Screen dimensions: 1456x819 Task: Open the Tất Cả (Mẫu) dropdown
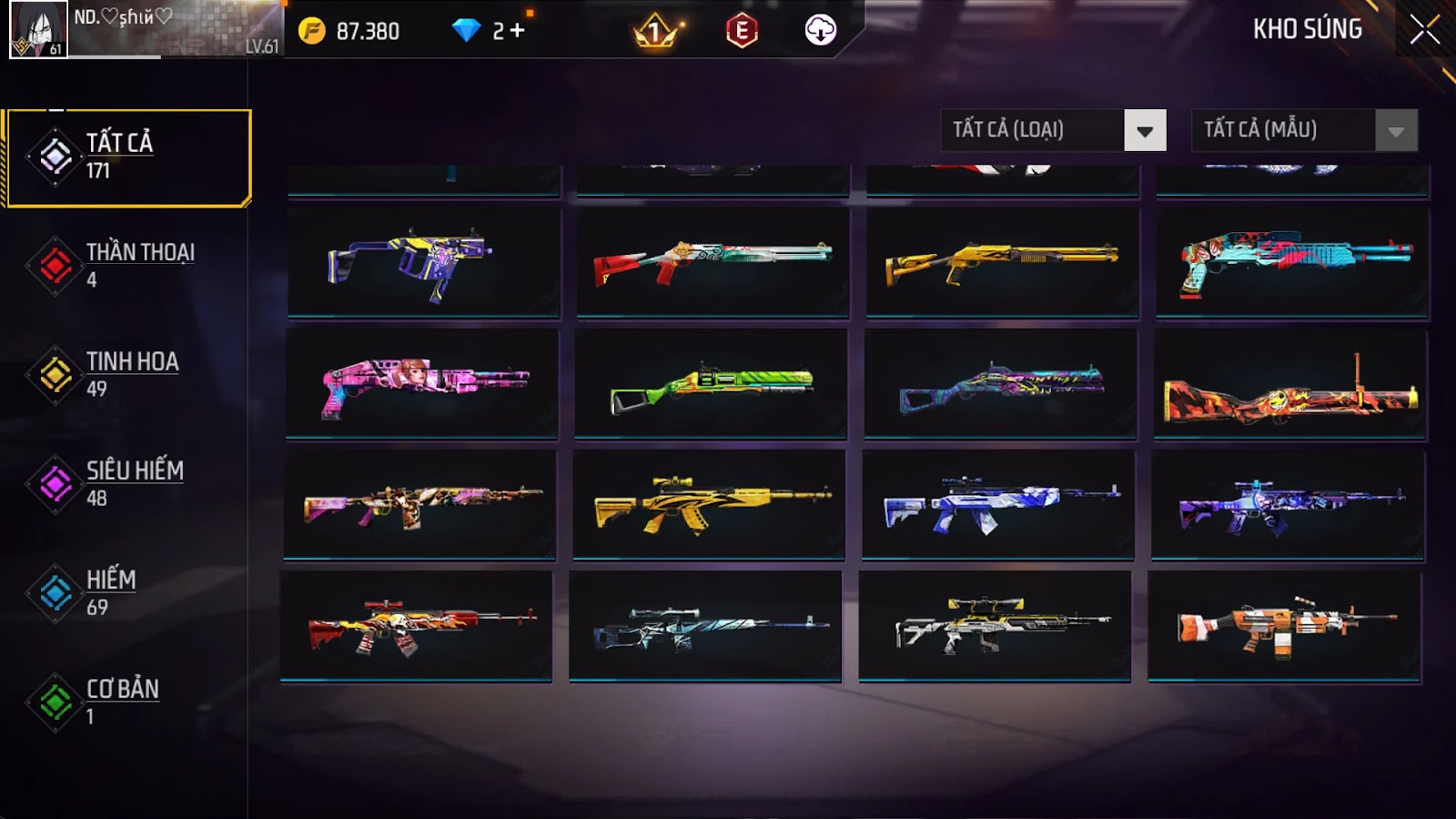(x=1304, y=130)
